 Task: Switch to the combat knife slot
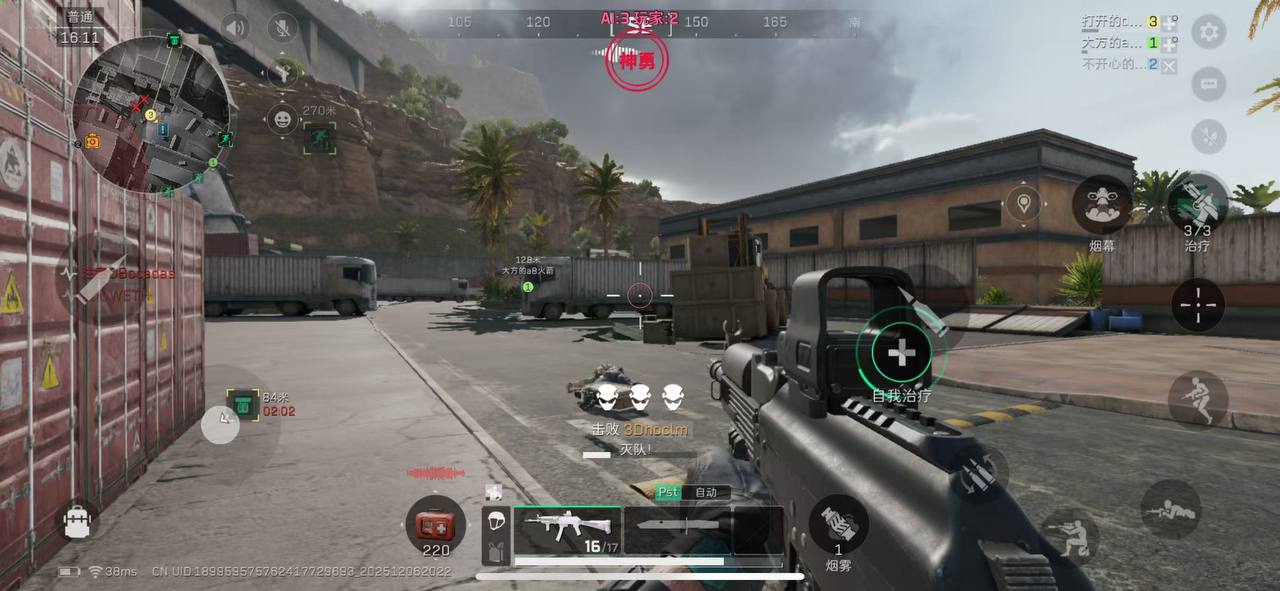tap(676, 530)
